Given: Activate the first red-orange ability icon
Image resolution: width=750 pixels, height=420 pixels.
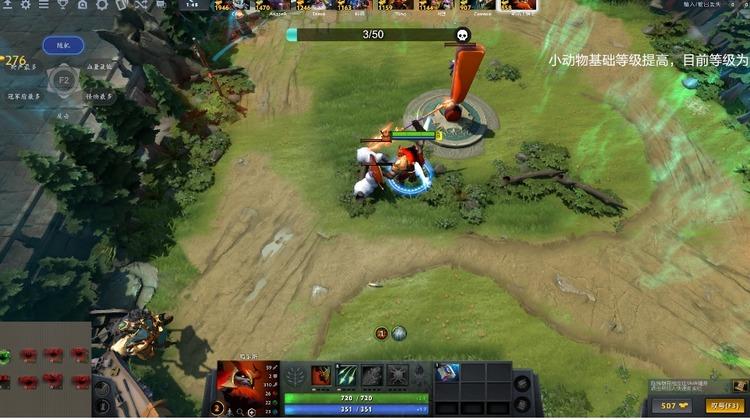Looking at the screenshot, I should pyautogui.click(x=321, y=375).
